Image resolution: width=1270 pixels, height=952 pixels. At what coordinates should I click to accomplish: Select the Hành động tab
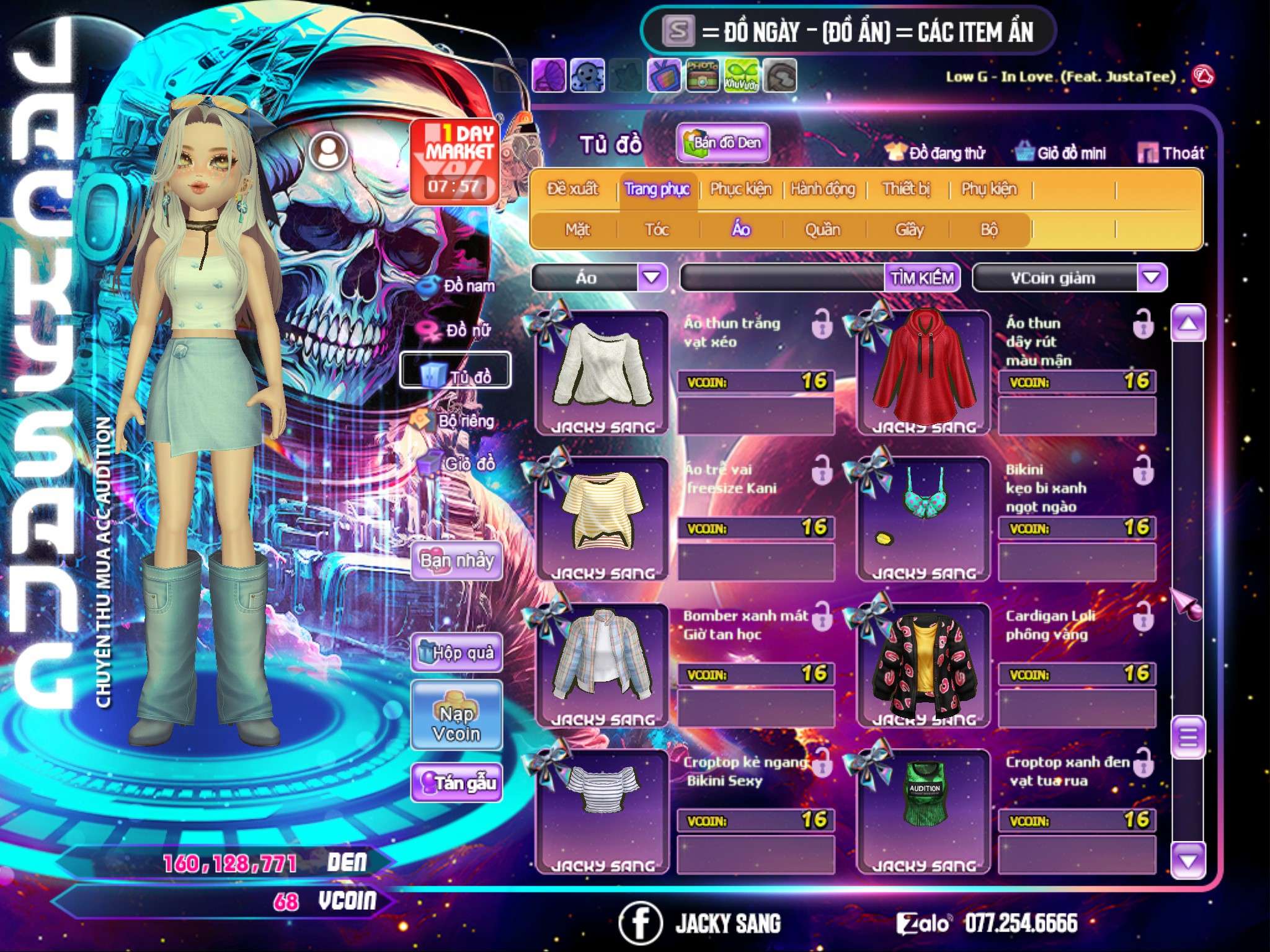[822, 189]
